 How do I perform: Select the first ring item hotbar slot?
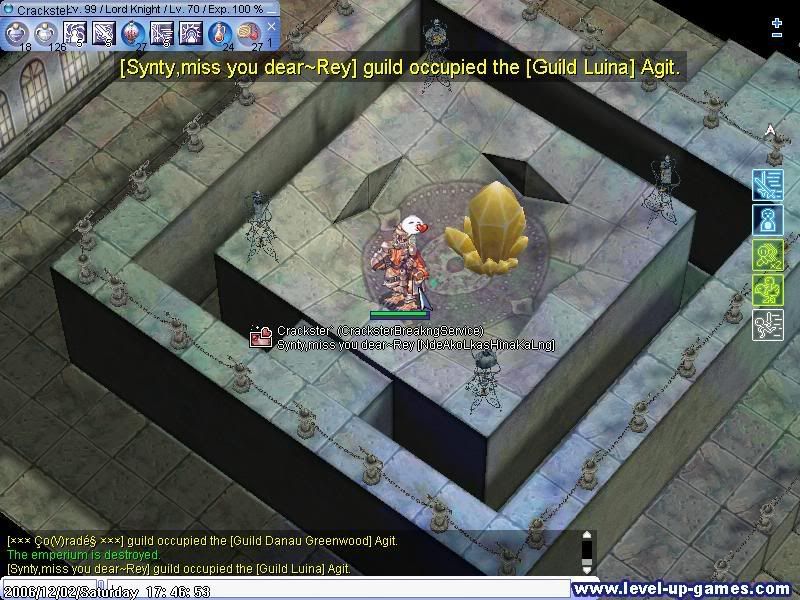[x=16, y=33]
